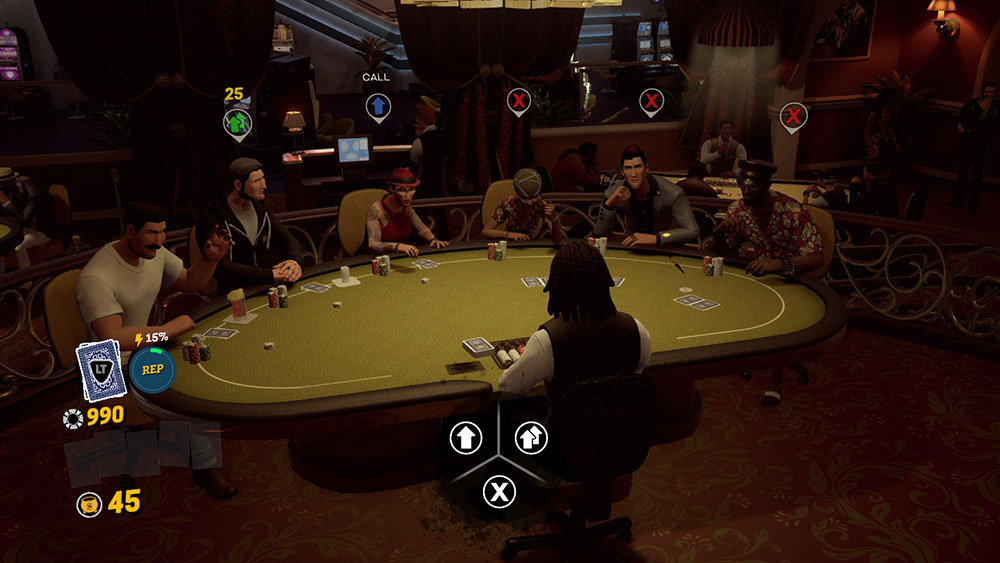Select the blue call marker above the opponent
The height and width of the screenshot is (563, 1000).
[378, 106]
